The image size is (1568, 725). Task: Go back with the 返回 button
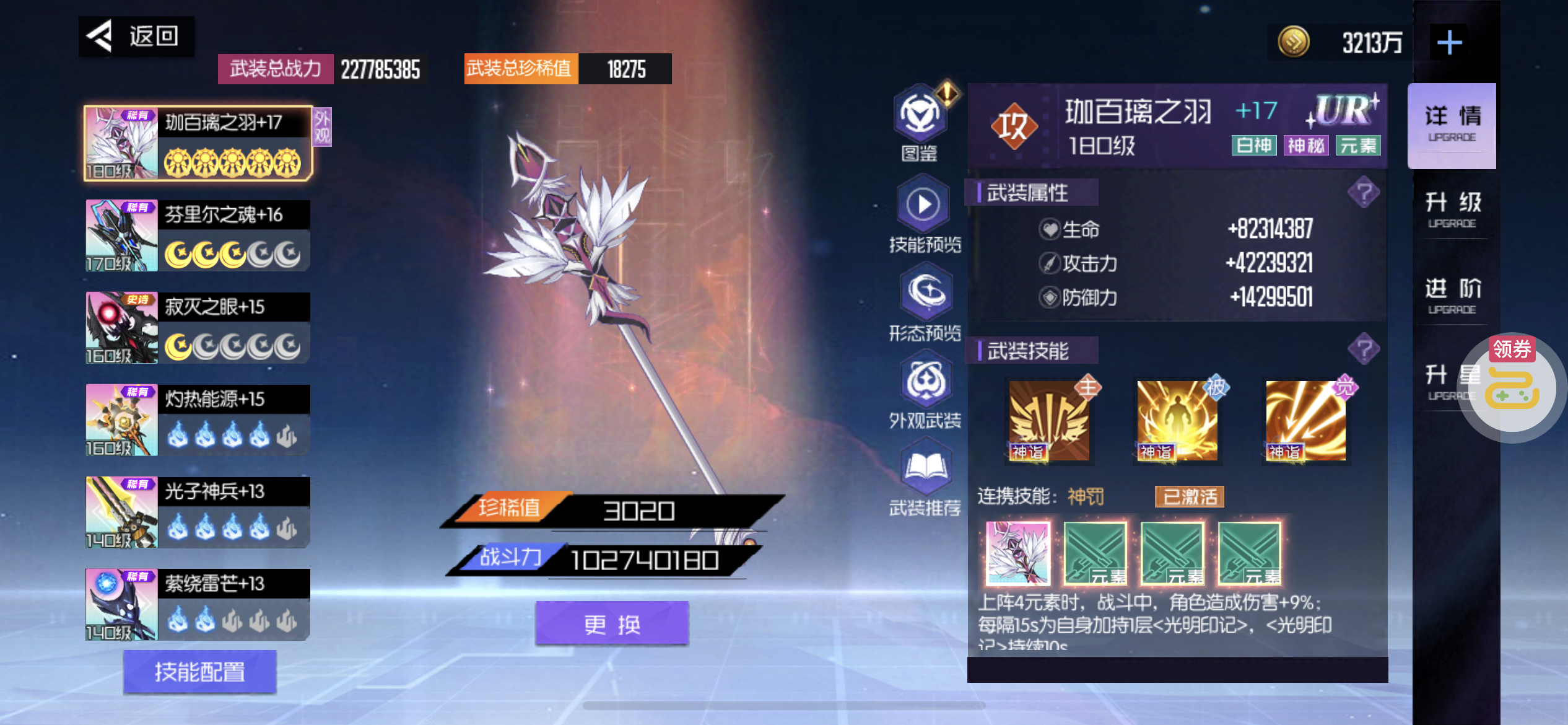point(136,37)
